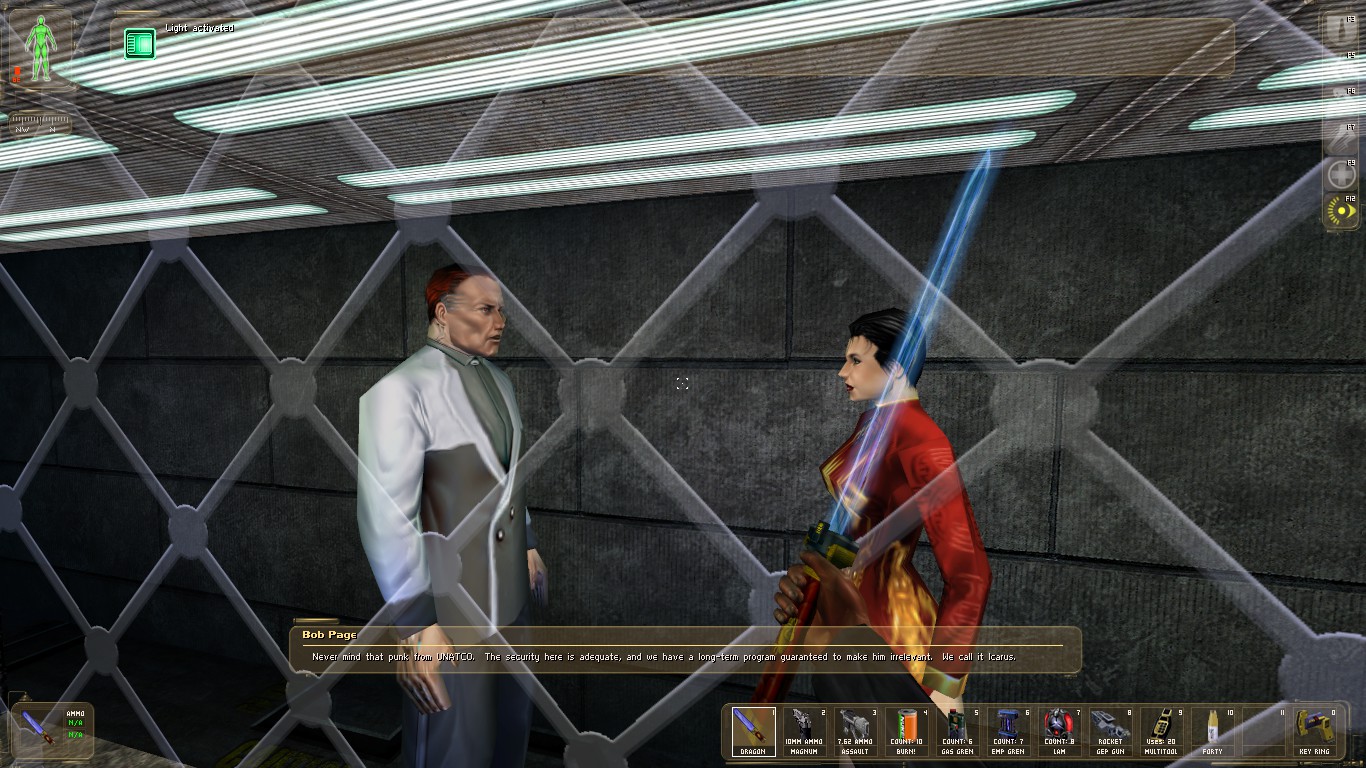Screen dimensions: 1366x768
Task: Equip the Magnum pistol from the belt
Action: 804,730
